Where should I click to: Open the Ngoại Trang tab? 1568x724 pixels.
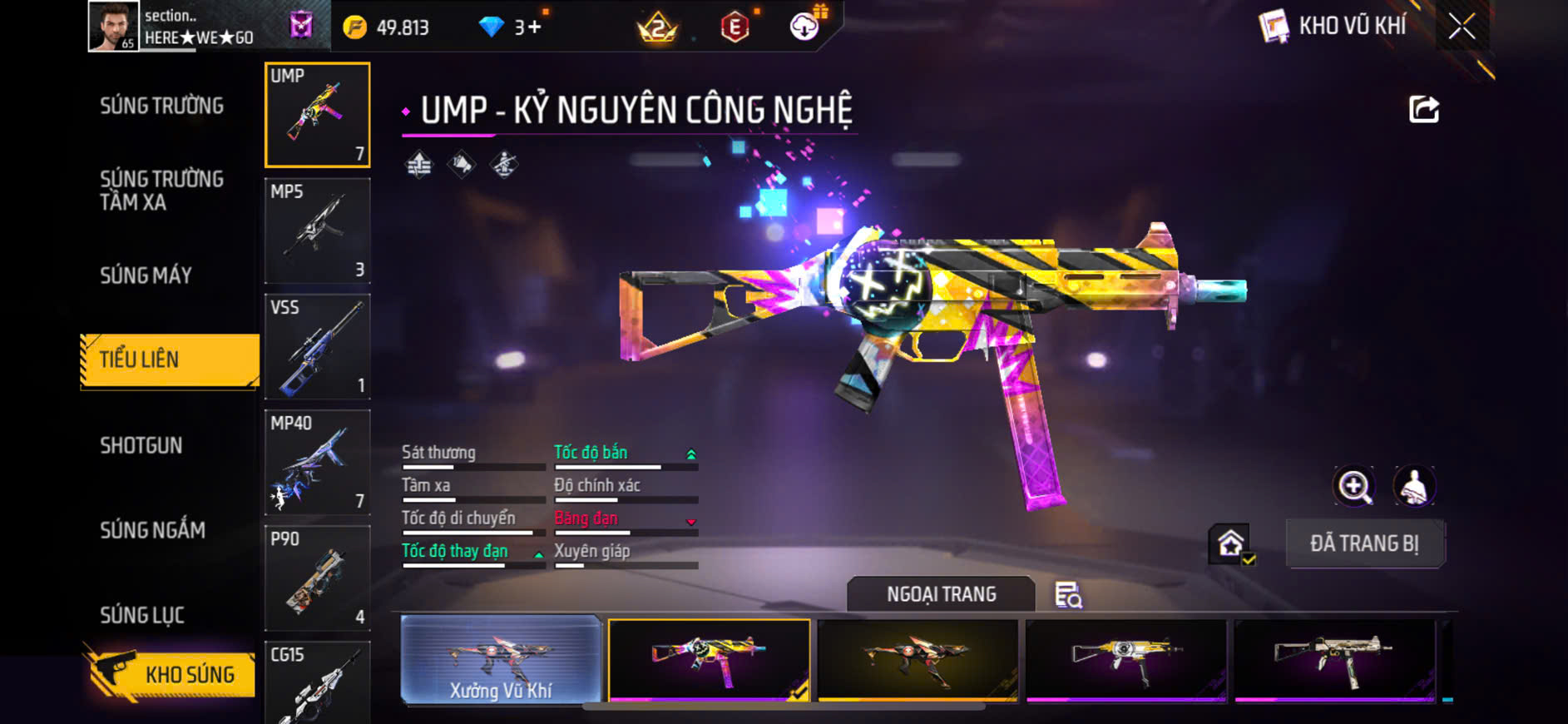(941, 594)
